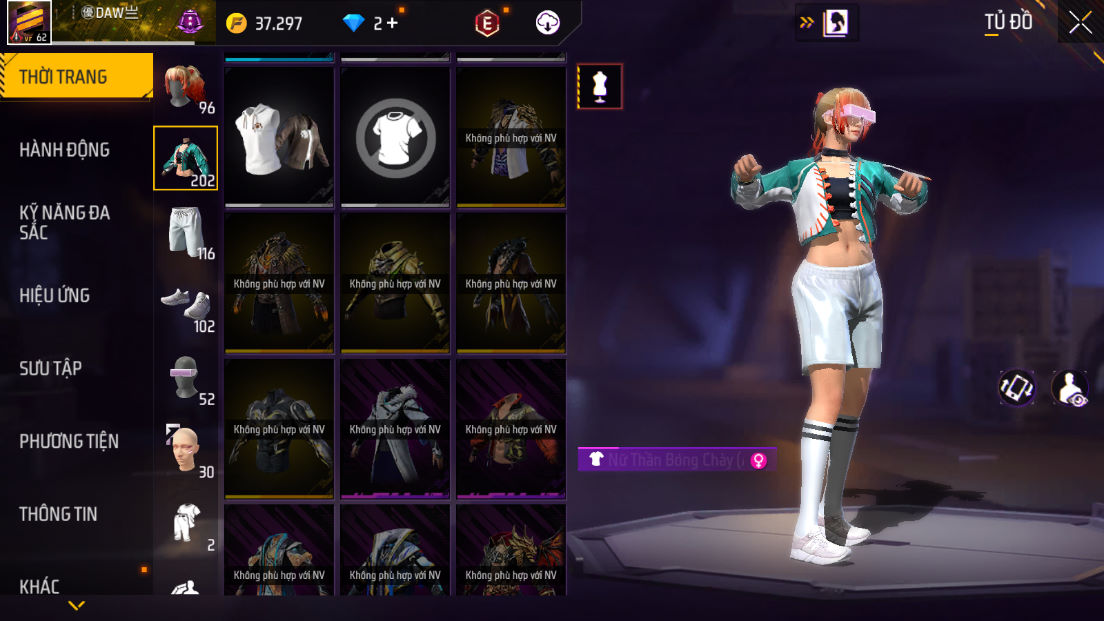This screenshot has width=1104, height=621.
Task: Show the THÔNG TIN section
Action: pyautogui.click(x=58, y=514)
